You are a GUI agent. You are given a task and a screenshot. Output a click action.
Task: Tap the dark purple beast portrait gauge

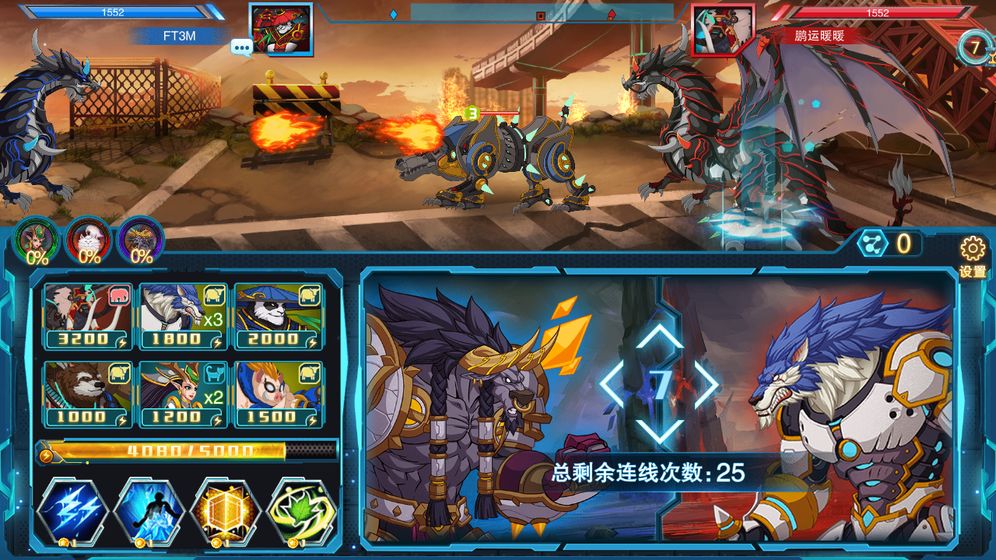140,241
